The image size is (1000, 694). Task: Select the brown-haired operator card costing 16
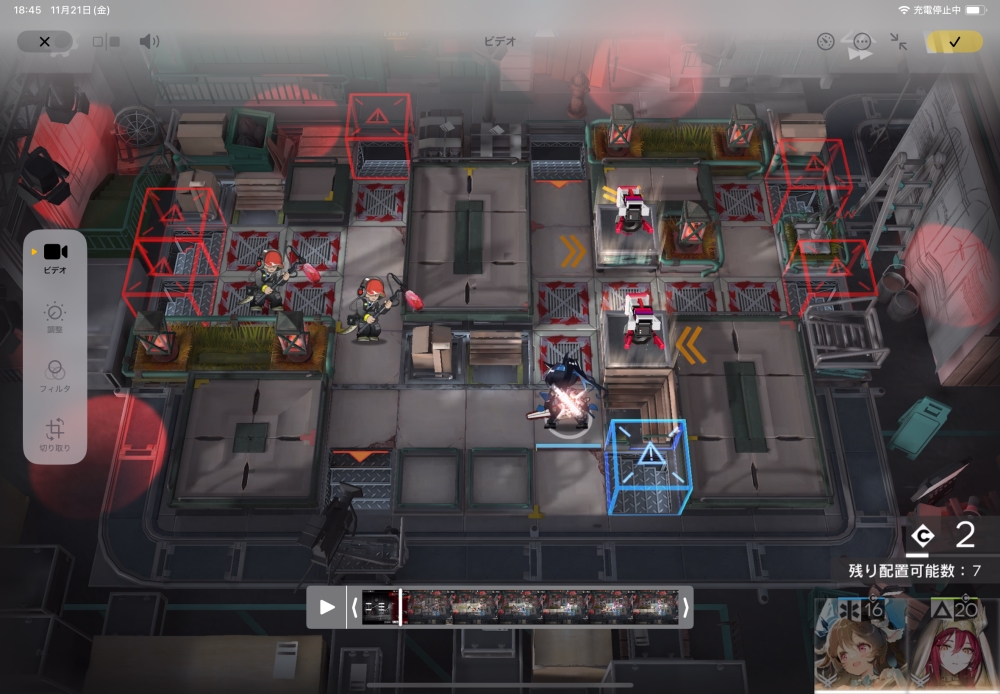coord(859,644)
